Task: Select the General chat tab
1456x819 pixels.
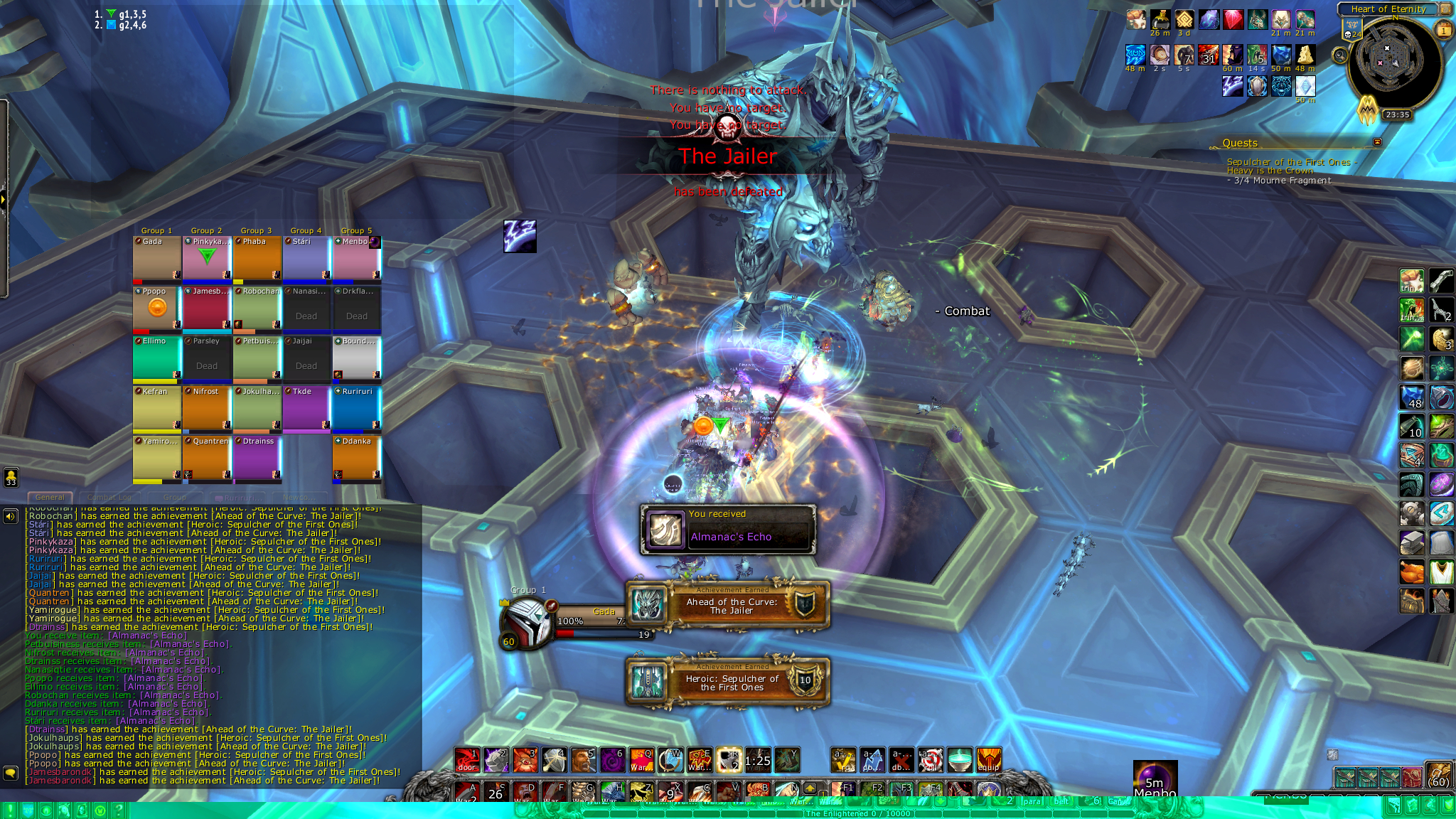Action: point(50,498)
